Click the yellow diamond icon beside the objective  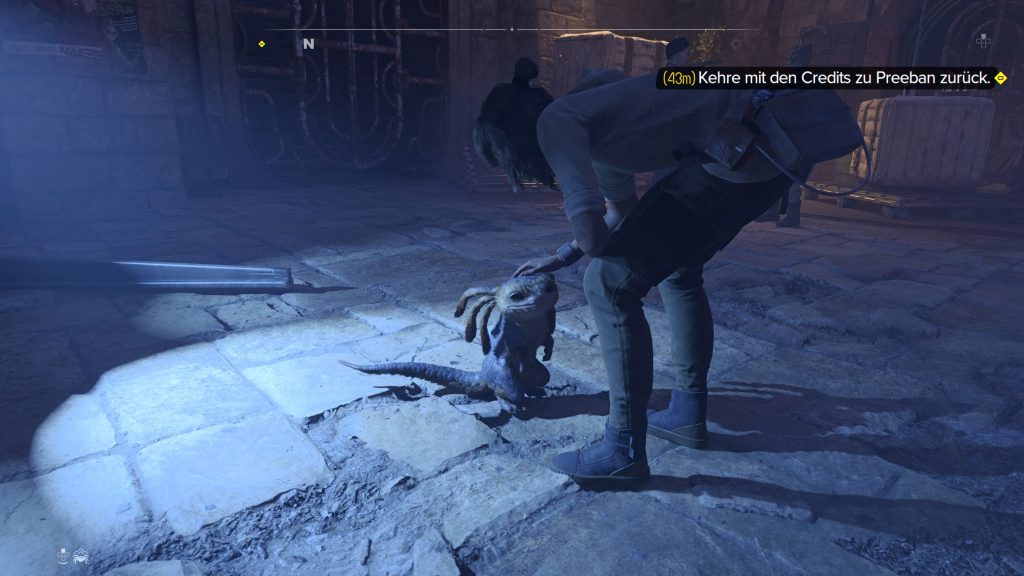pyautogui.click(x=1000, y=78)
